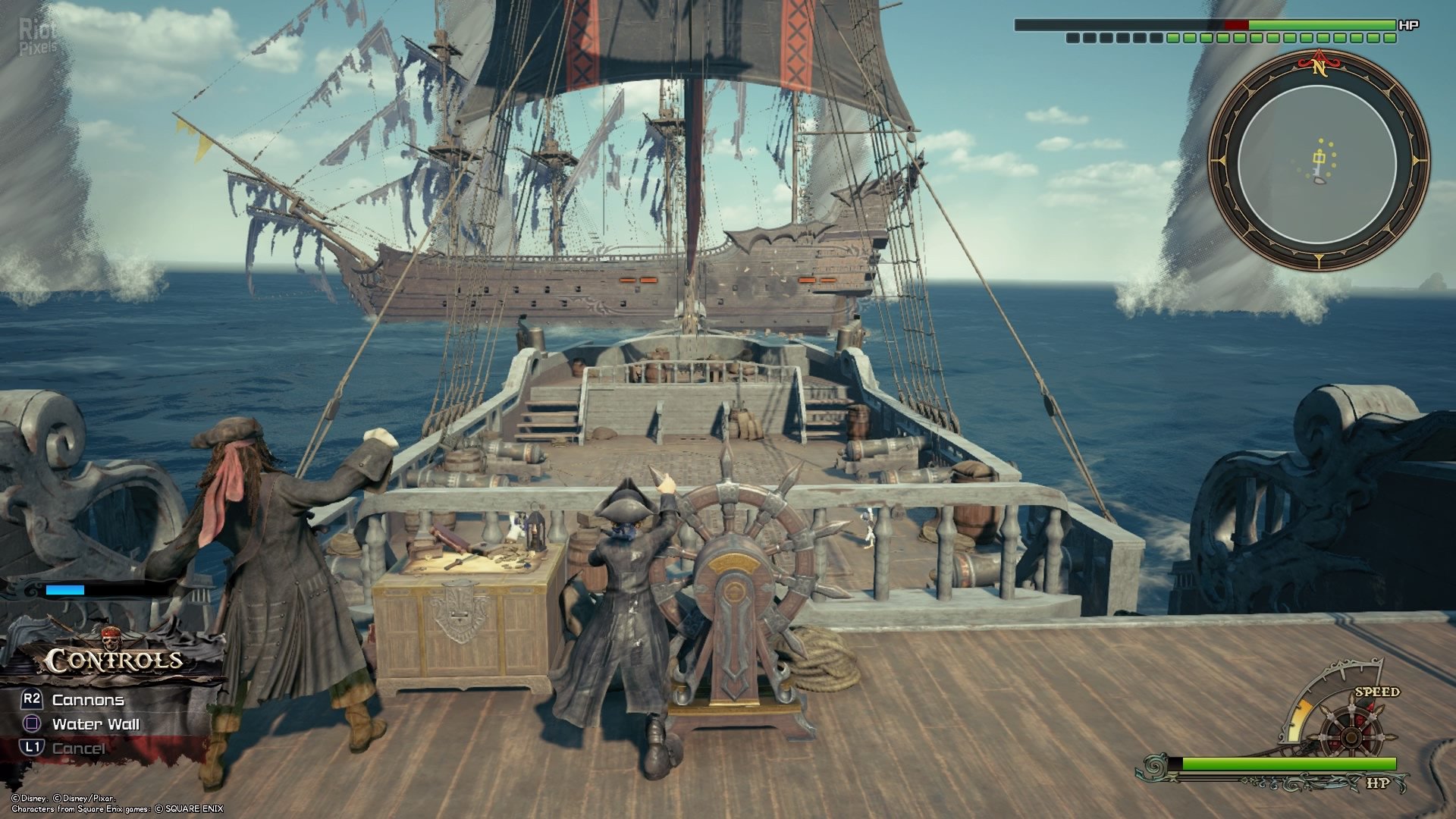Choose the Water Wall command

(95, 724)
